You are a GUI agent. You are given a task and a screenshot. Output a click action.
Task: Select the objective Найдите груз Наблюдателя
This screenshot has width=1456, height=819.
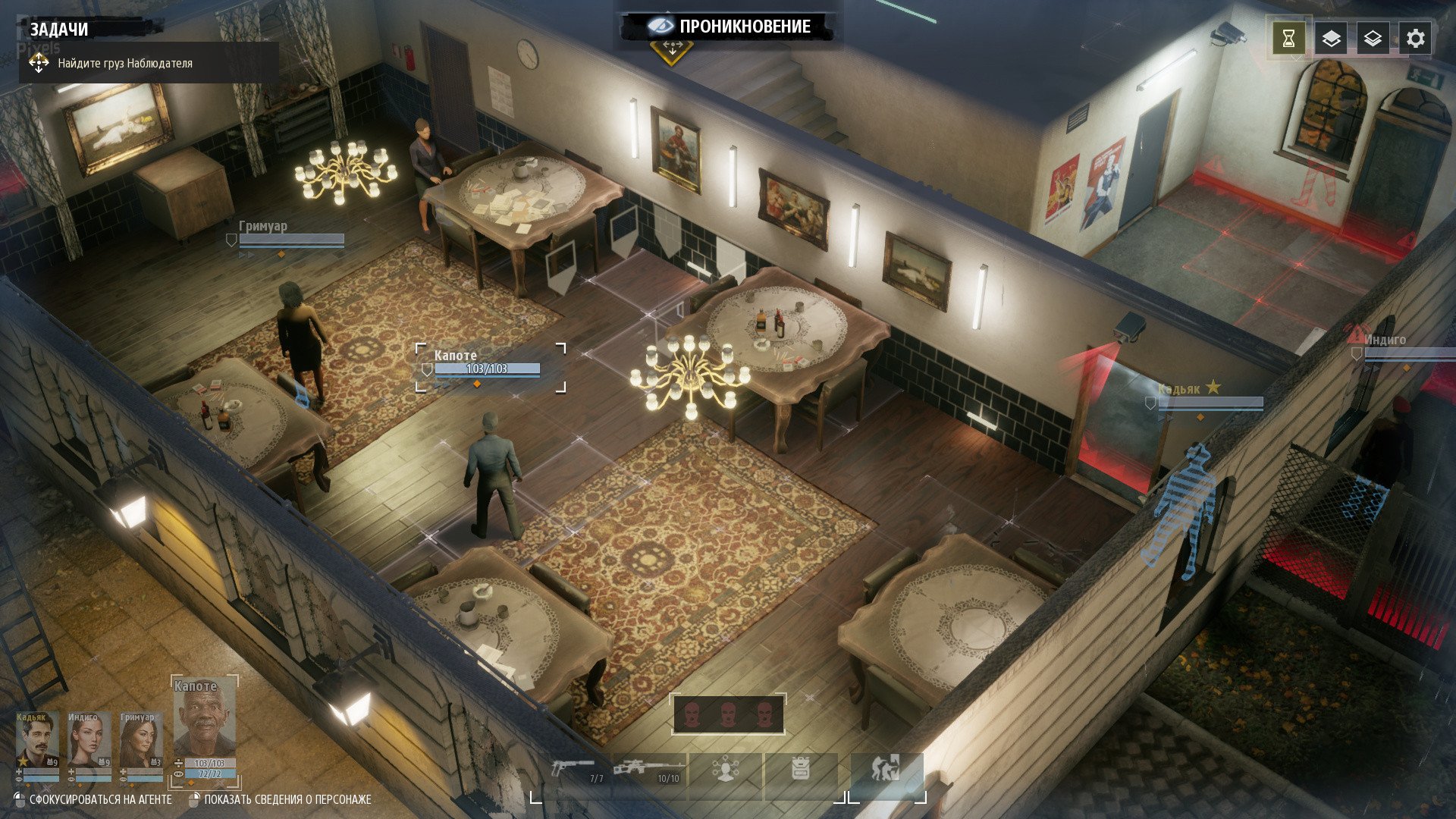[x=125, y=64]
